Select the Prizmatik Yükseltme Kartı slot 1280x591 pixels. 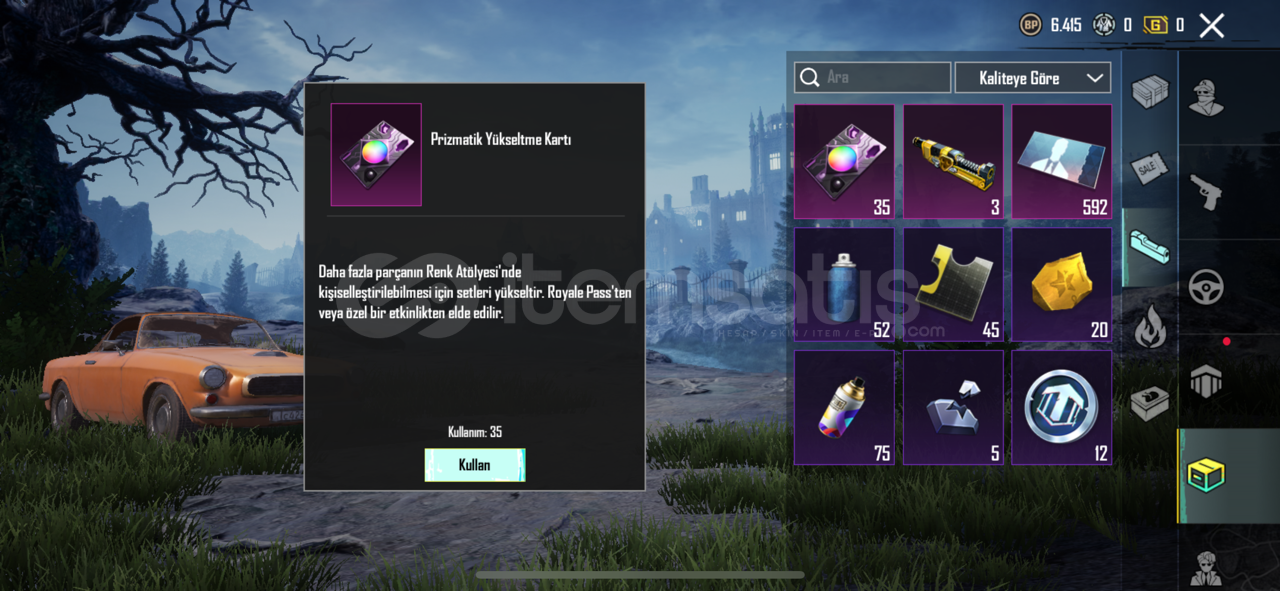pos(844,162)
